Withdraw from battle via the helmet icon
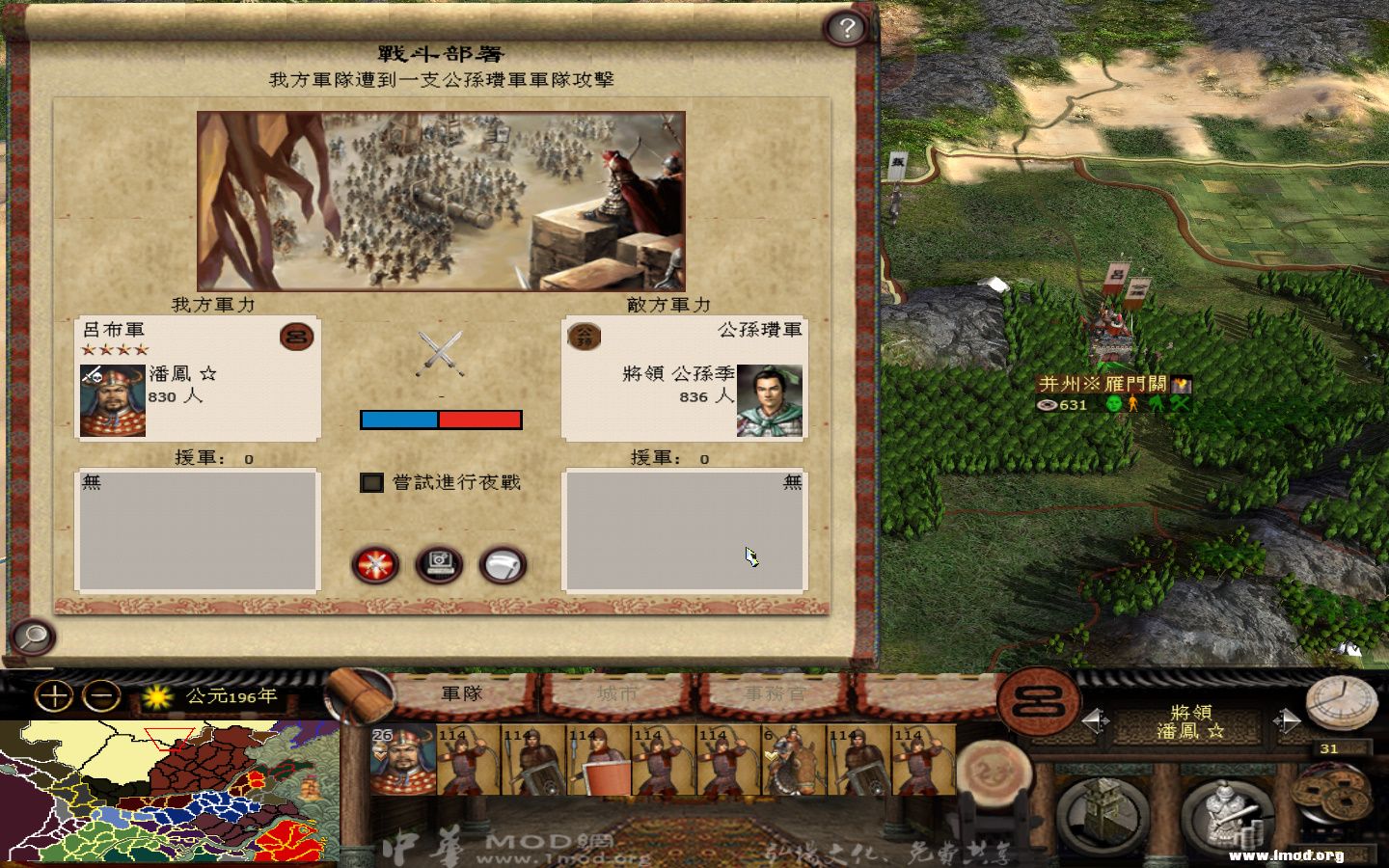Screen dimensions: 1389x868 [500, 565]
